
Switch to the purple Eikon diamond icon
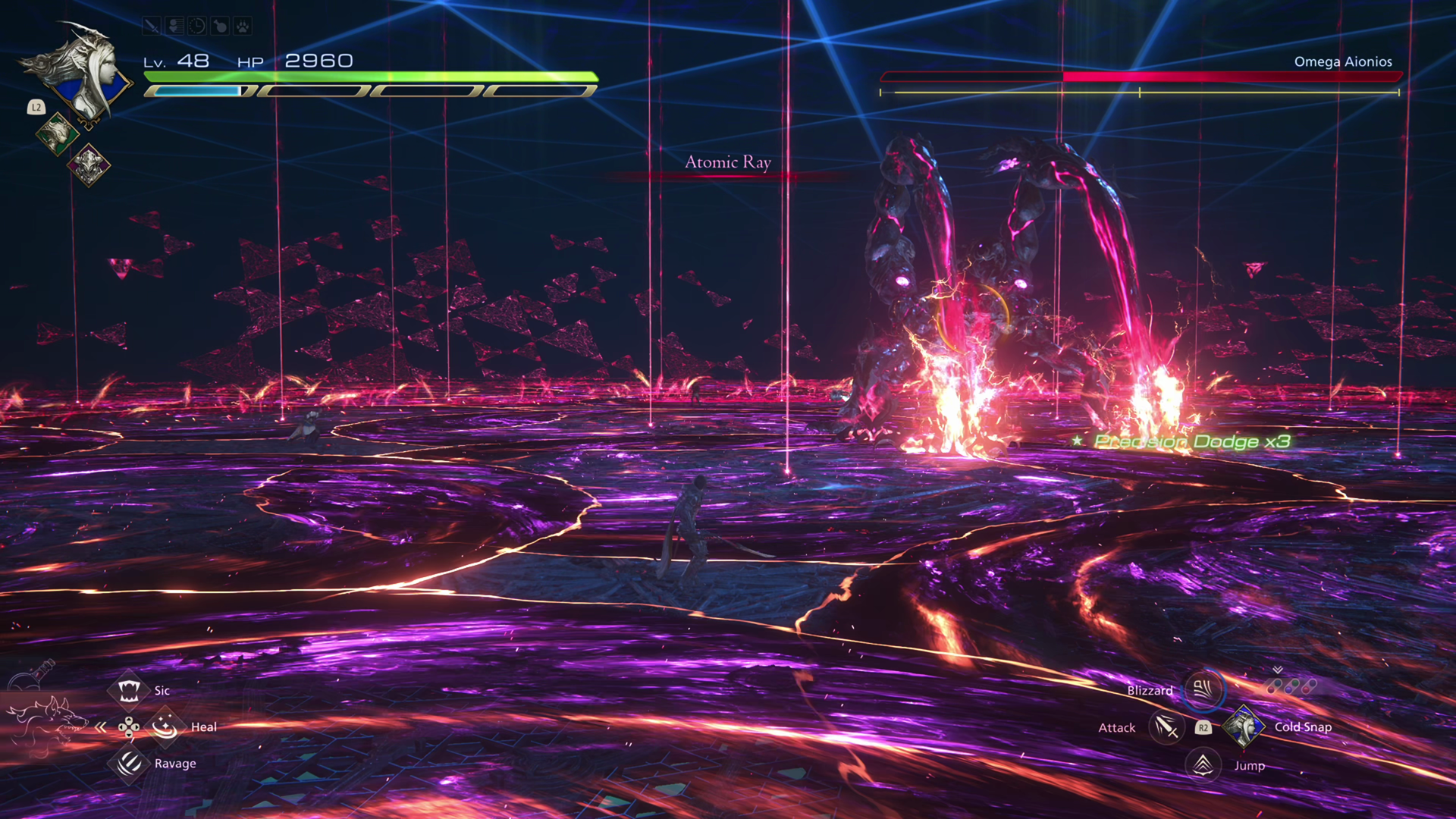(89, 165)
